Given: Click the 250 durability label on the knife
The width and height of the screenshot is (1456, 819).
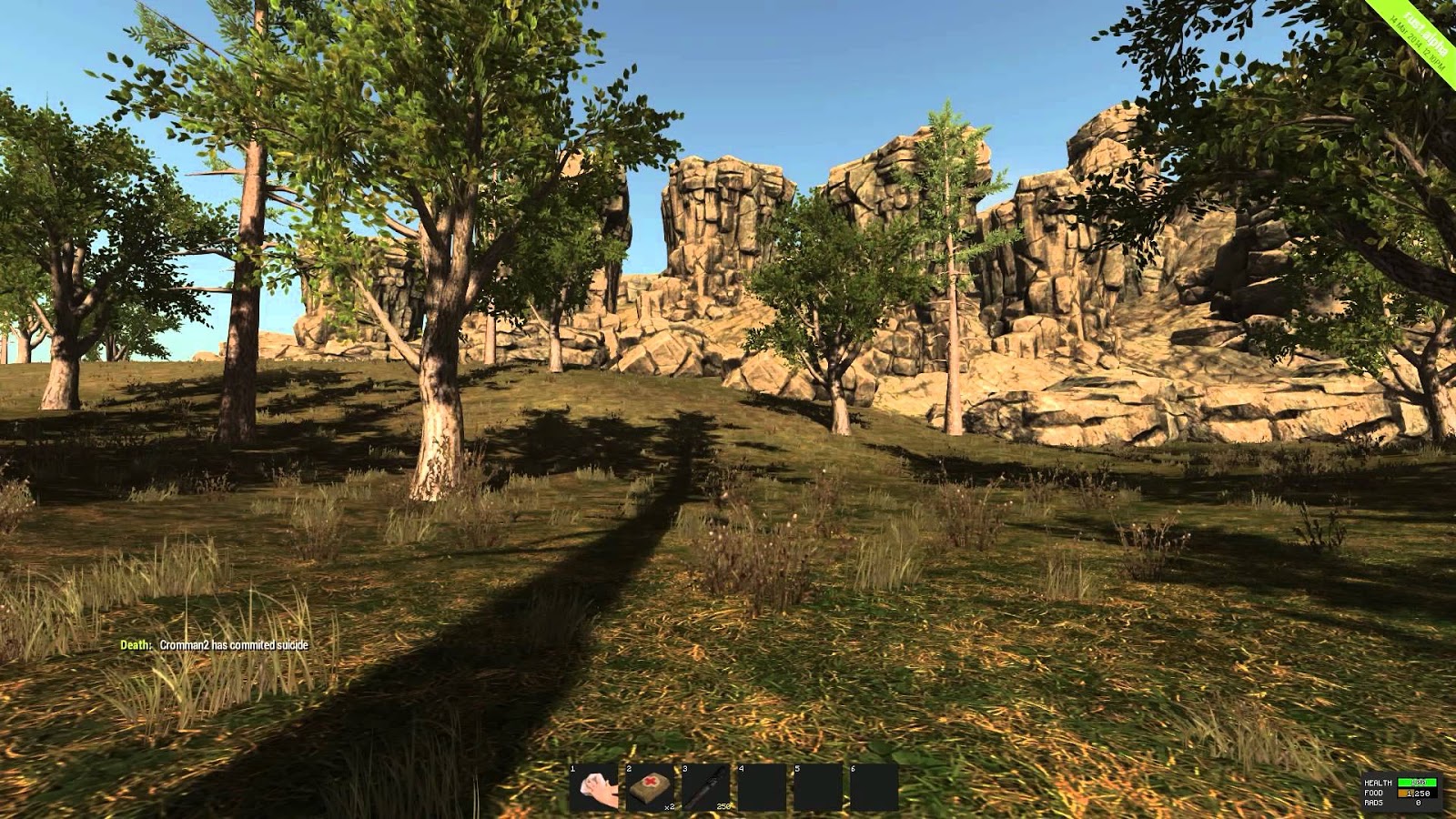Looking at the screenshot, I should 723,806.
